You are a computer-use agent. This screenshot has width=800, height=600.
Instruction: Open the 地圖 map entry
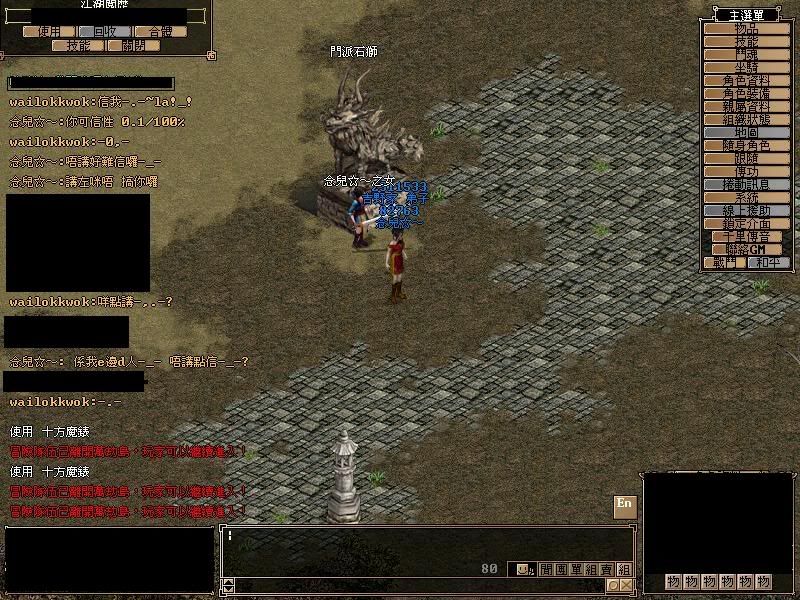(x=746, y=132)
